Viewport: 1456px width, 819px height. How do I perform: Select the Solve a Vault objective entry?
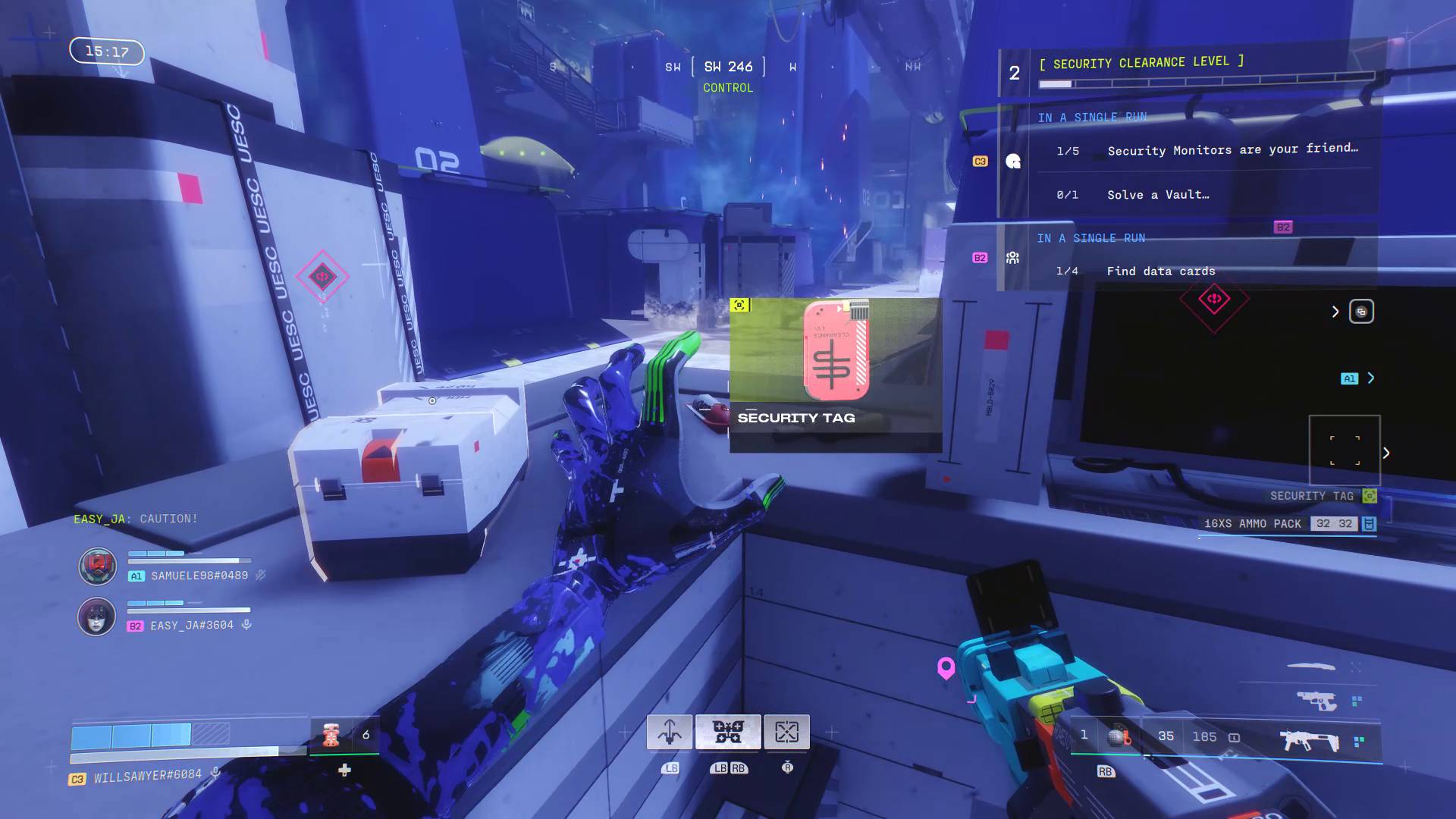[x=1156, y=194]
